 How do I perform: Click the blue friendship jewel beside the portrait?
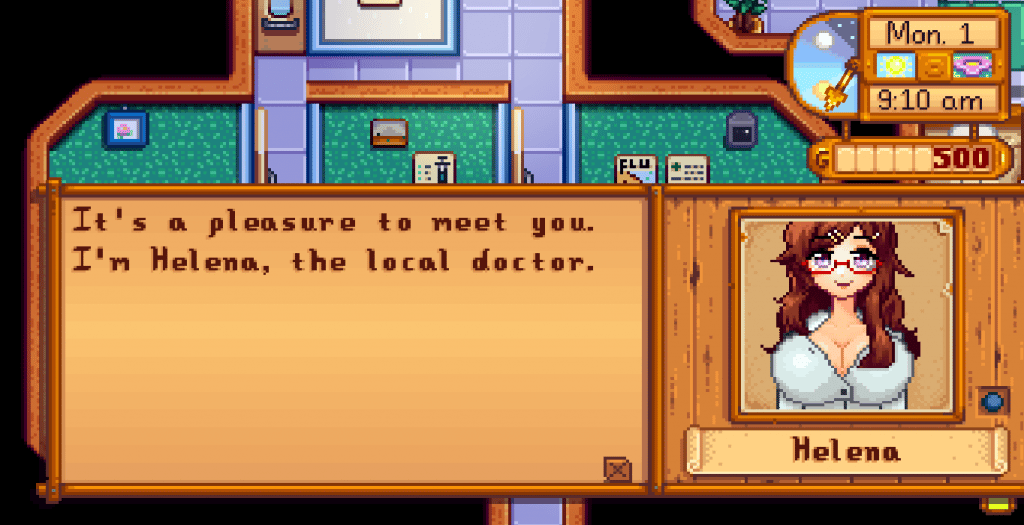[x=992, y=402]
